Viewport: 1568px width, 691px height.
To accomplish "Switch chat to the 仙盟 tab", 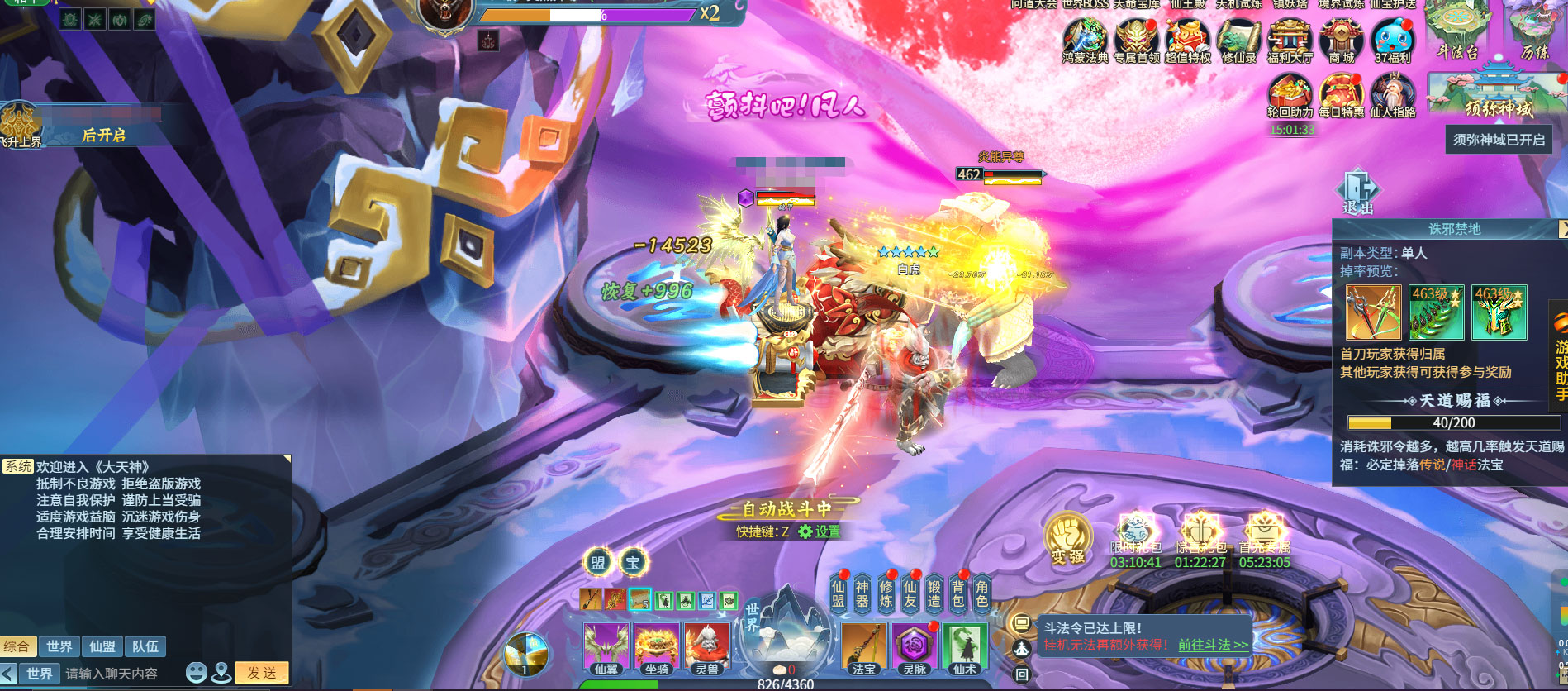I will click(102, 646).
